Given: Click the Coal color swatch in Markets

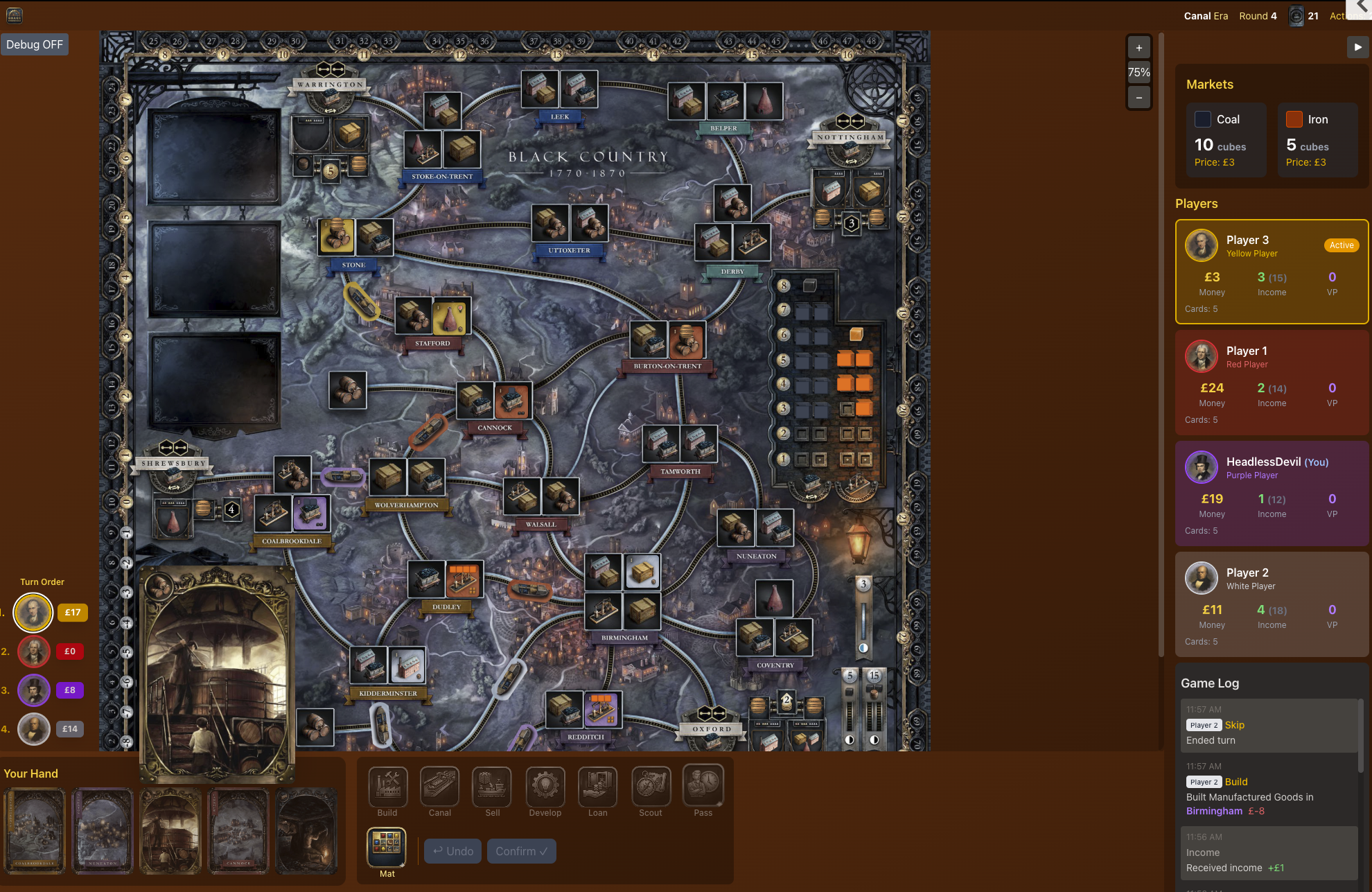Looking at the screenshot, I should pos(1203,119).
